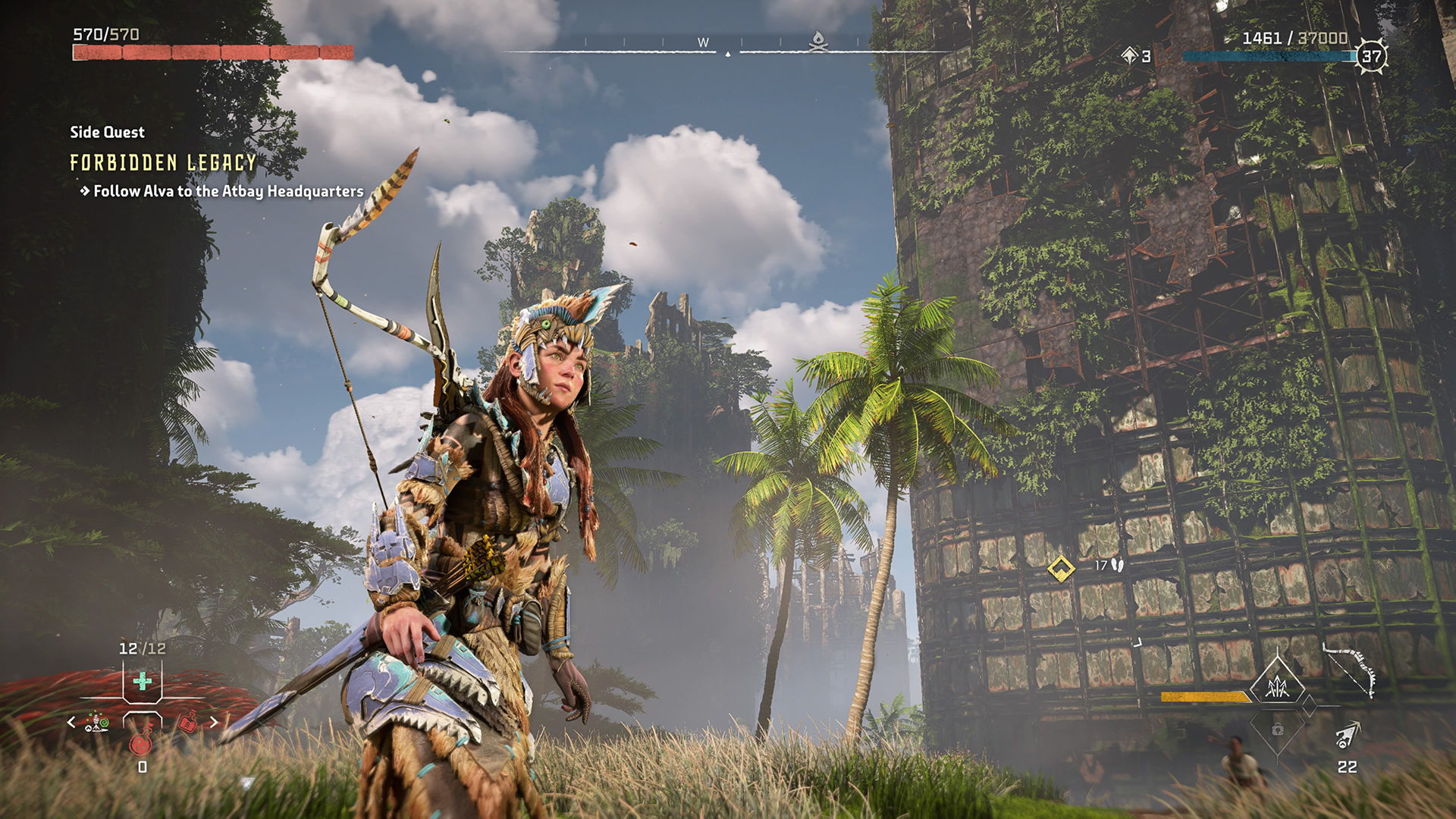Click the skill points icon showing 3

coord(1130,55)
